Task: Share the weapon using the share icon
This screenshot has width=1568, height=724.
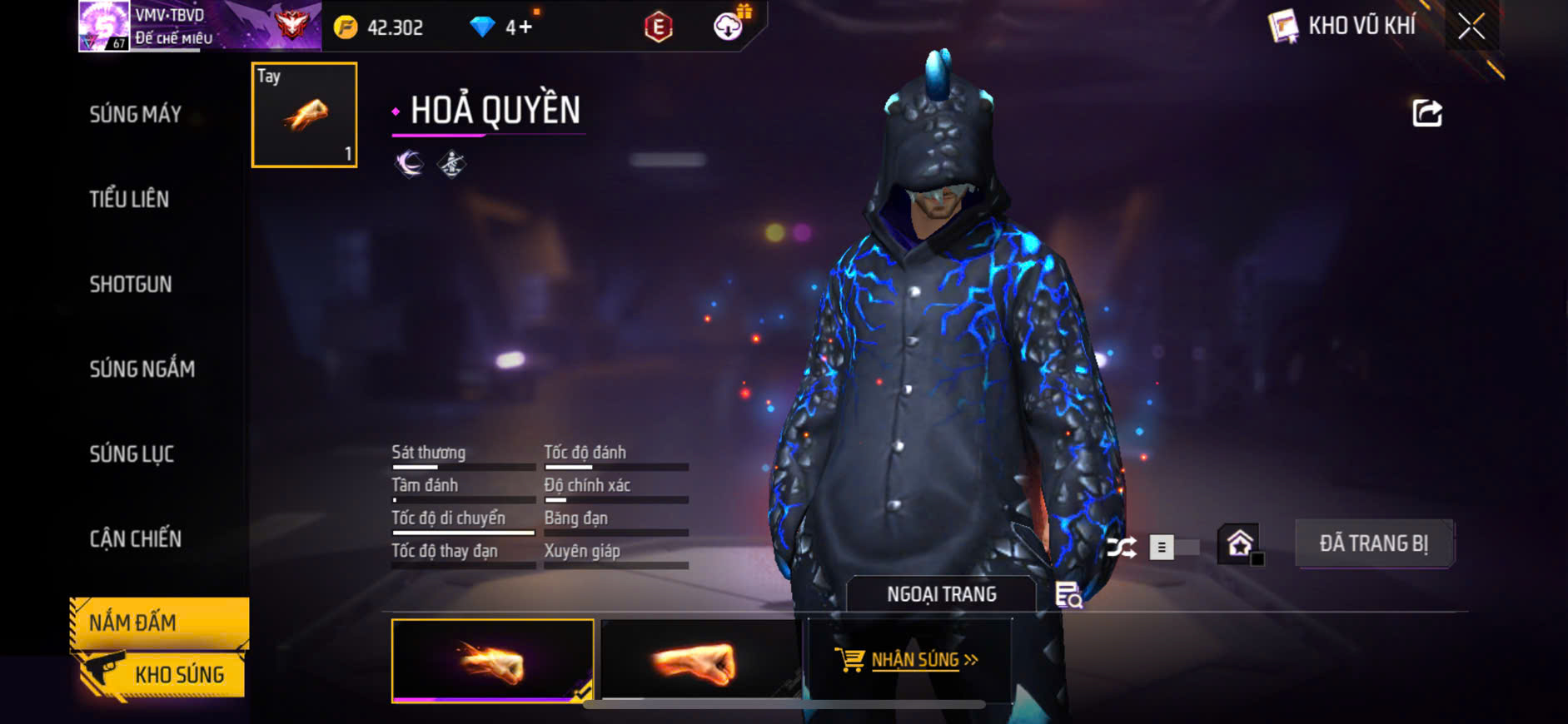Action: point(1426,113)
